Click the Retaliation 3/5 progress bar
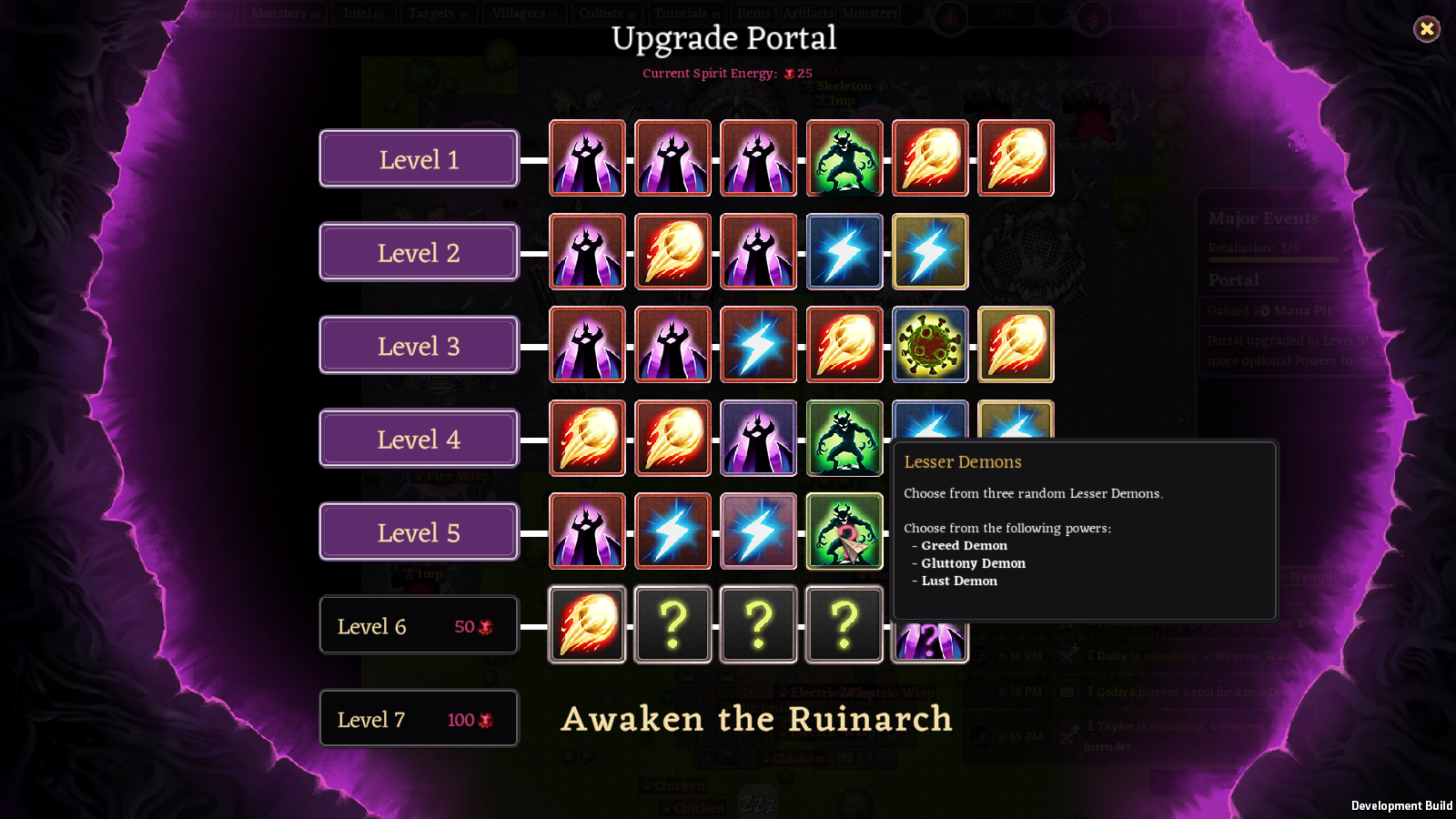Viewport: 1456px width, 819px height. tap(1272, 258)
